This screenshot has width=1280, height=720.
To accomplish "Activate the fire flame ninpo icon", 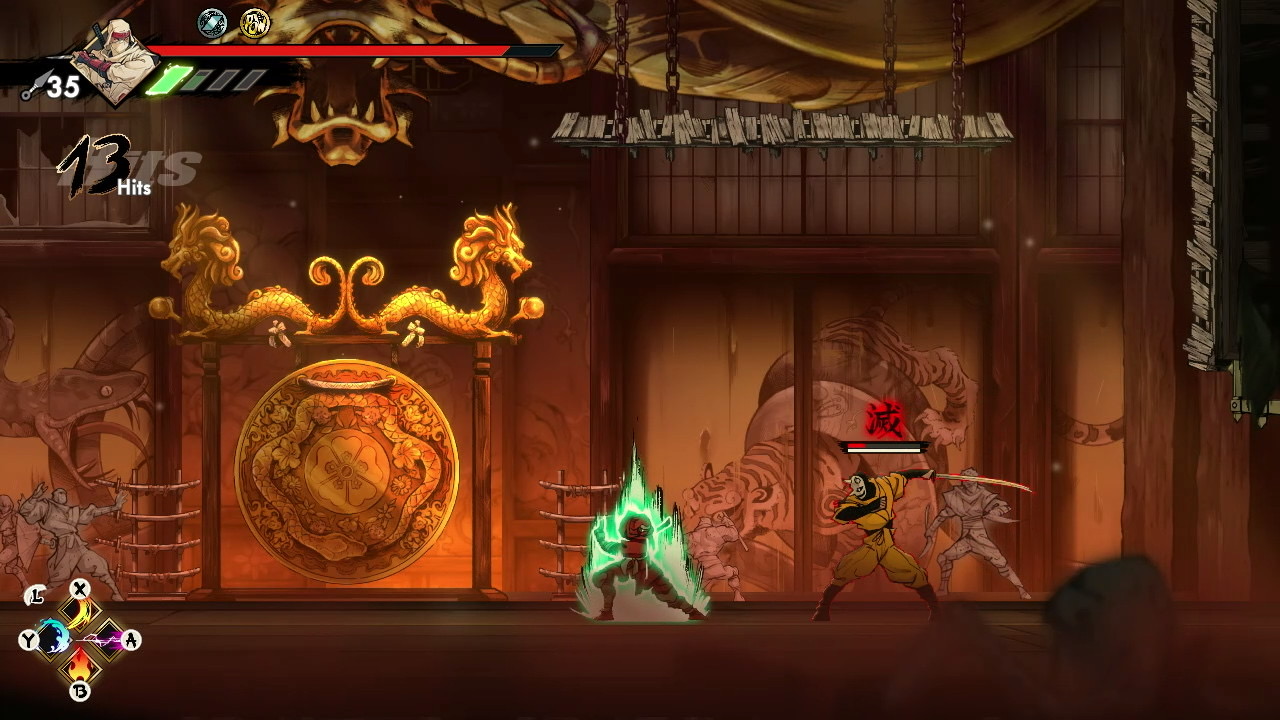I will click(x=79, y=662).
